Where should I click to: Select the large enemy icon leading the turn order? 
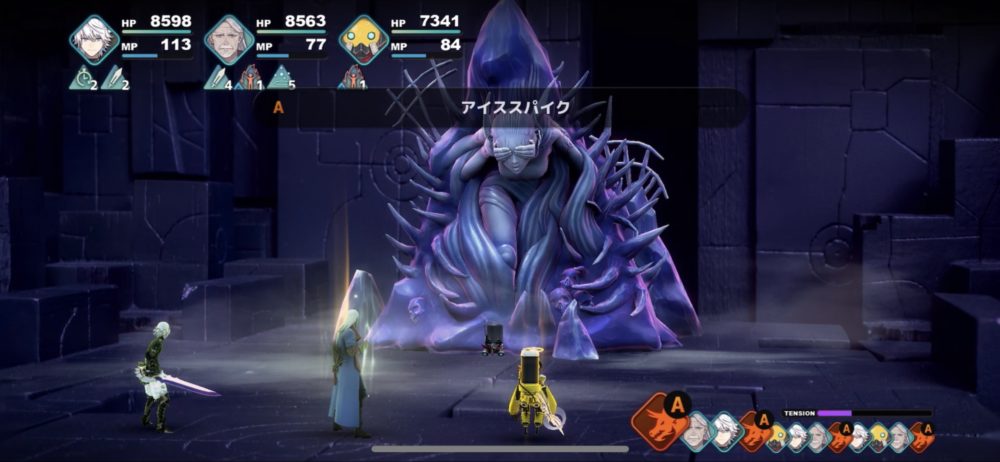click(x=658, y=417)
